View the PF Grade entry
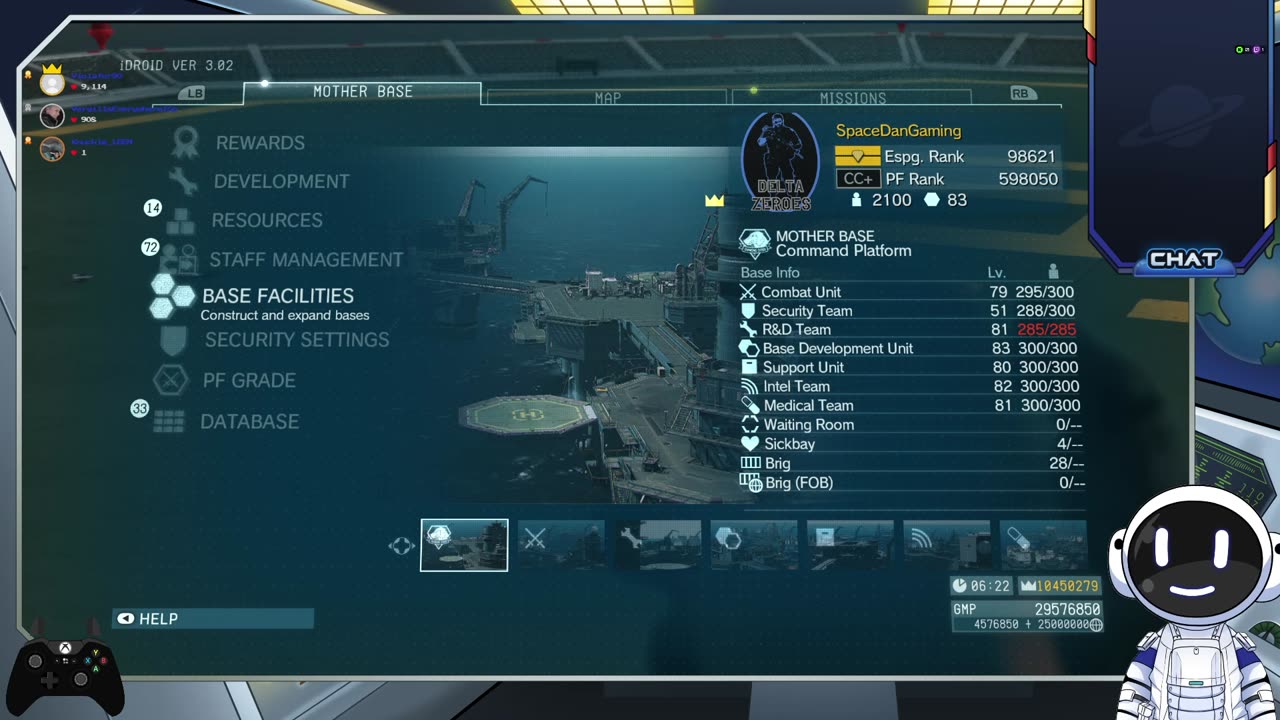1280x720 pixels. (x=249, y=381)
